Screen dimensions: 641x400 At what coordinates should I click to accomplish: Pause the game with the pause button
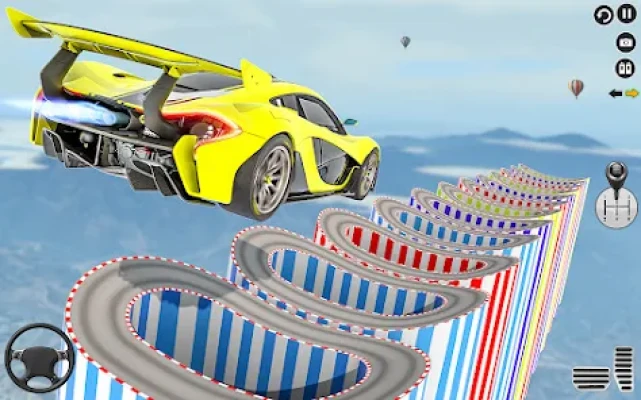pyautogui.click(x=627, y=15)
